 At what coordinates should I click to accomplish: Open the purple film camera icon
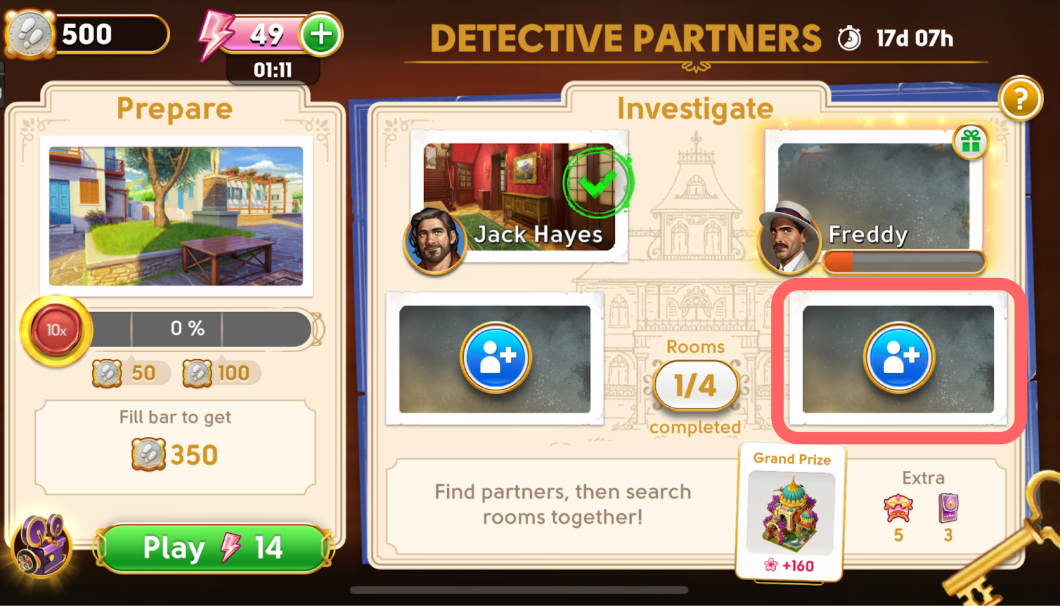[x=42, y=544]
